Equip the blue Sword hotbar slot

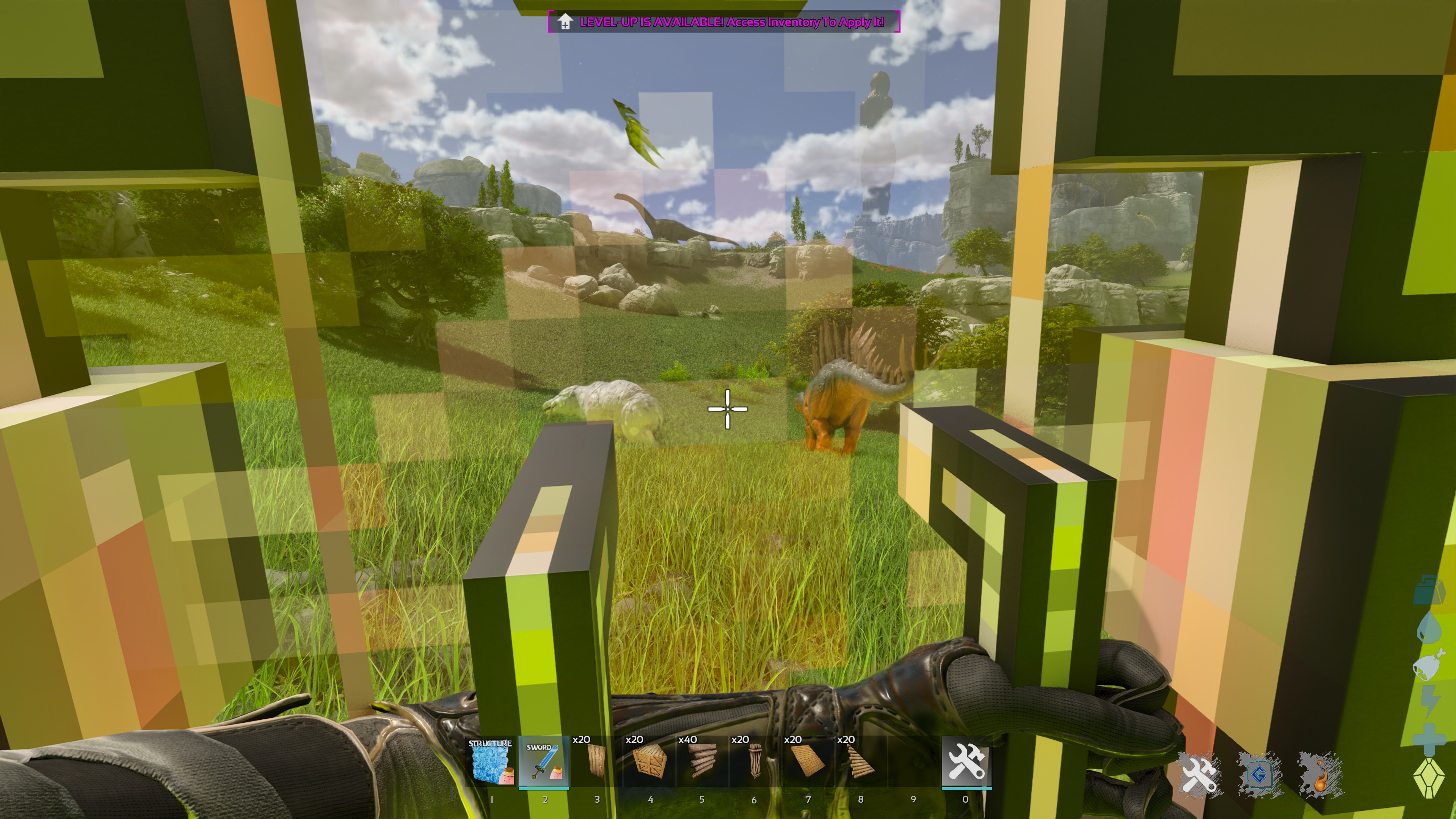543,762
